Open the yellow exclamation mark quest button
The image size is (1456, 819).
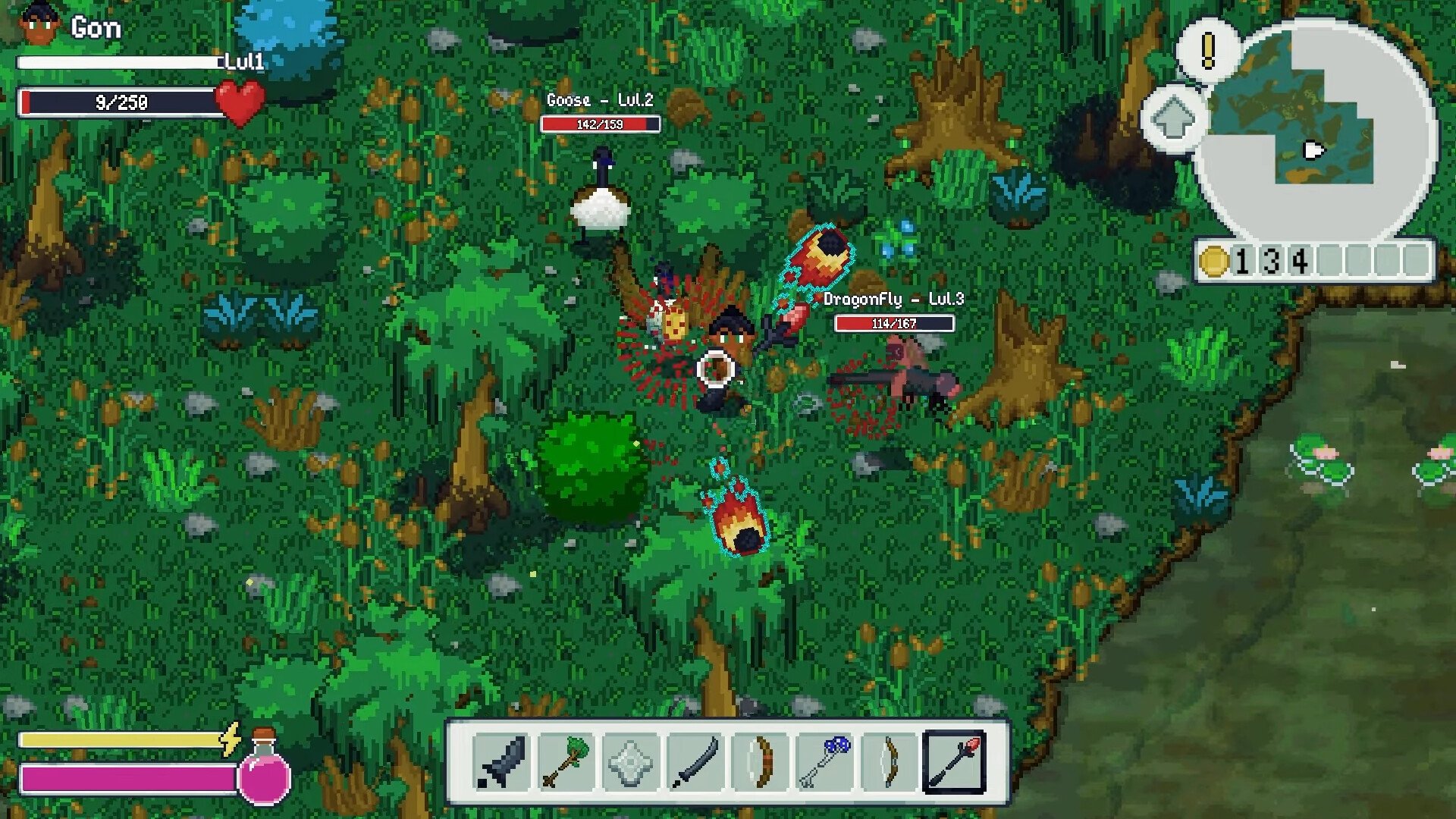tap(1208, 50)
